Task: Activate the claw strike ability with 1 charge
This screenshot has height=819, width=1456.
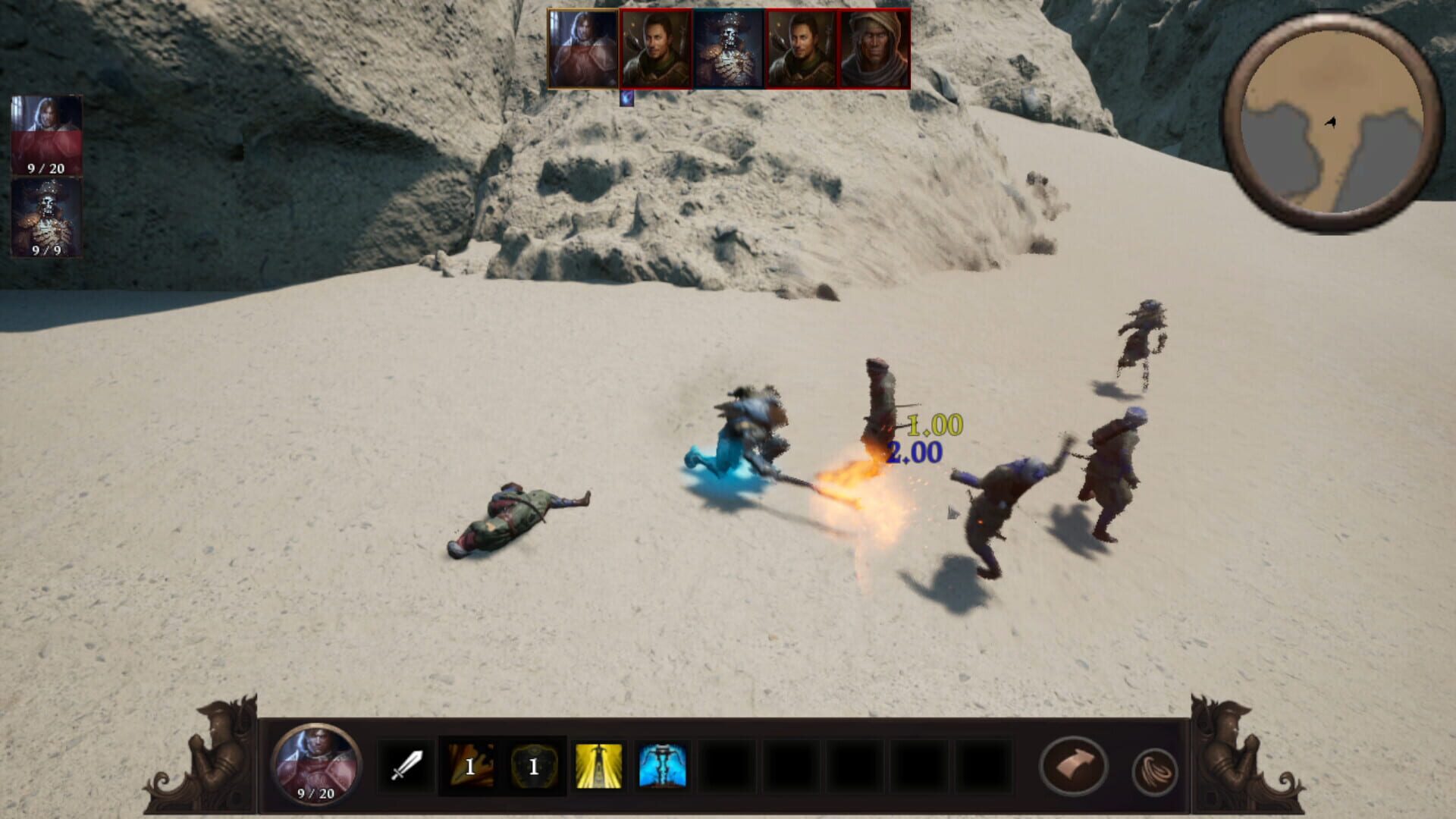Action: [470, 767]
